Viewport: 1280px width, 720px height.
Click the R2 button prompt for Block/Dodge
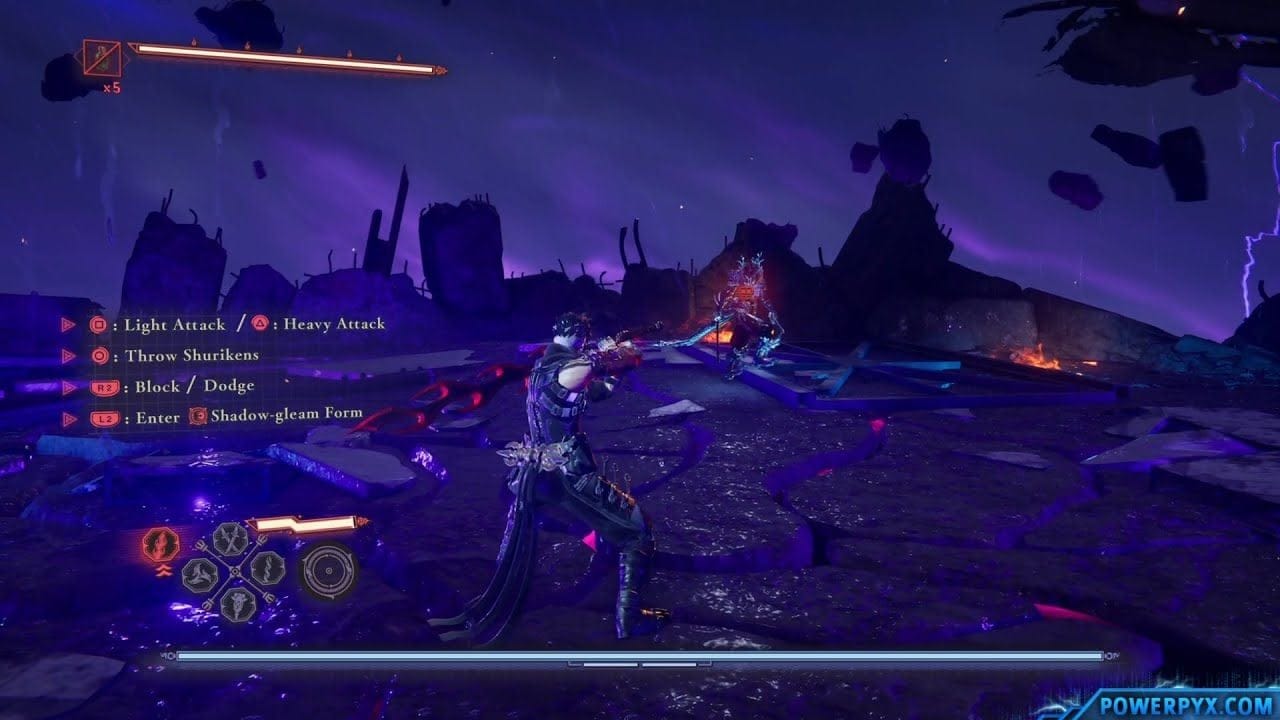(x=105, y=386)
